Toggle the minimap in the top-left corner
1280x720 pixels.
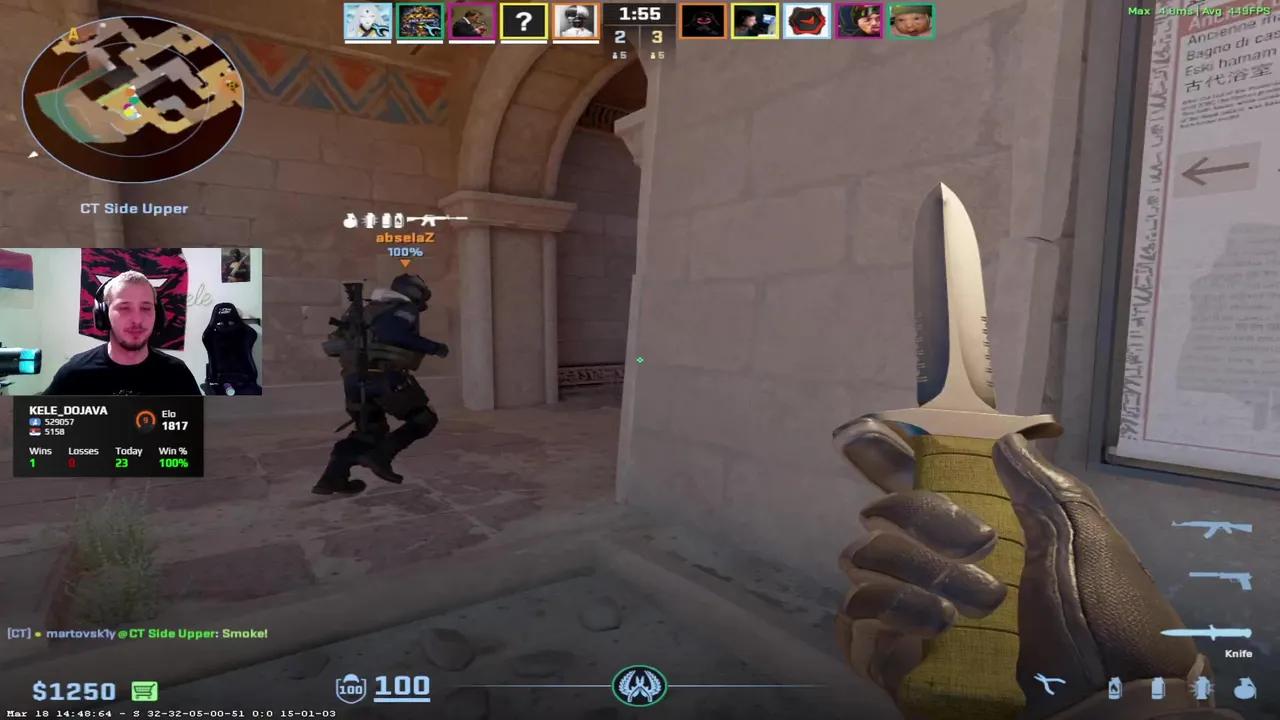pyautogui.click(x=133, y=95)
